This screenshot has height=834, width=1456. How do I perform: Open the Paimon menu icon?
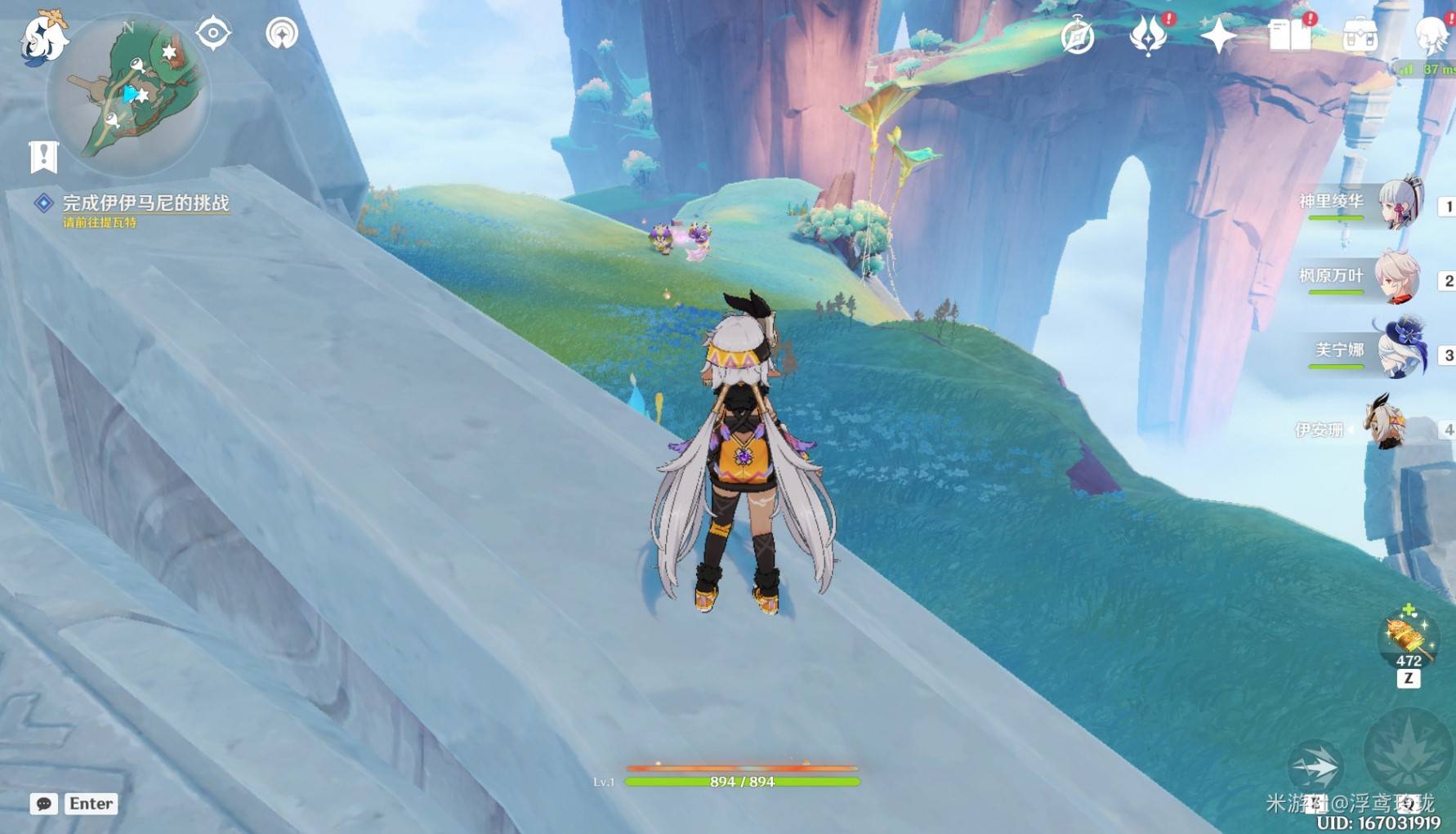point(44,38)
